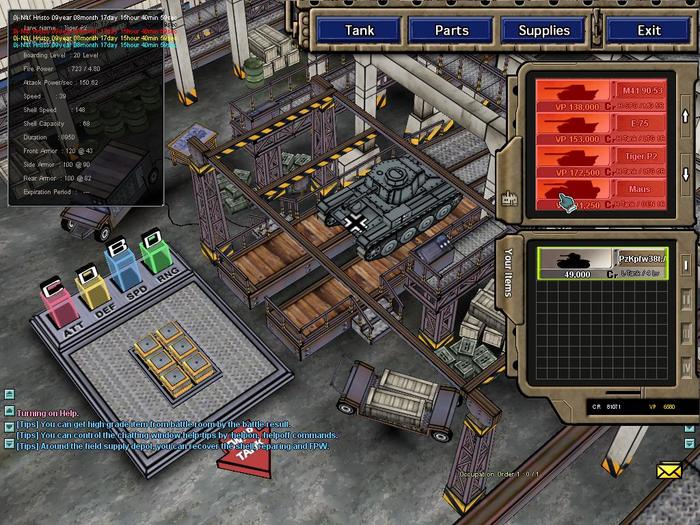The height and width of the screenshot is (525, 700).
Task: Select the blue SPD upgrade slot
Action: 122,269
